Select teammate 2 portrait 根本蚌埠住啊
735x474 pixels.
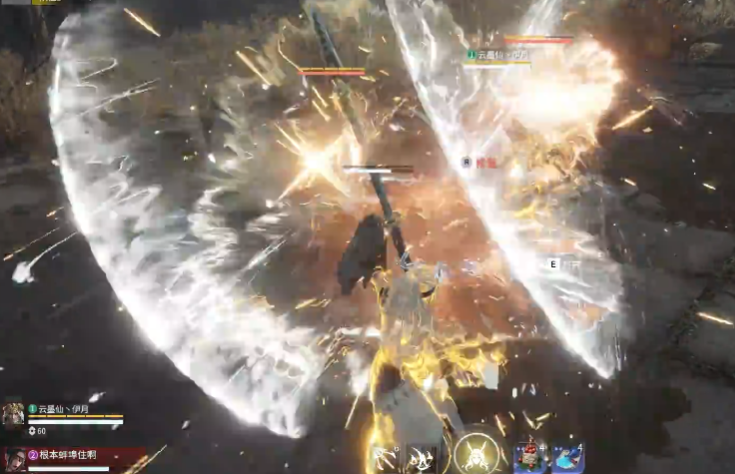tap(13, 460)
